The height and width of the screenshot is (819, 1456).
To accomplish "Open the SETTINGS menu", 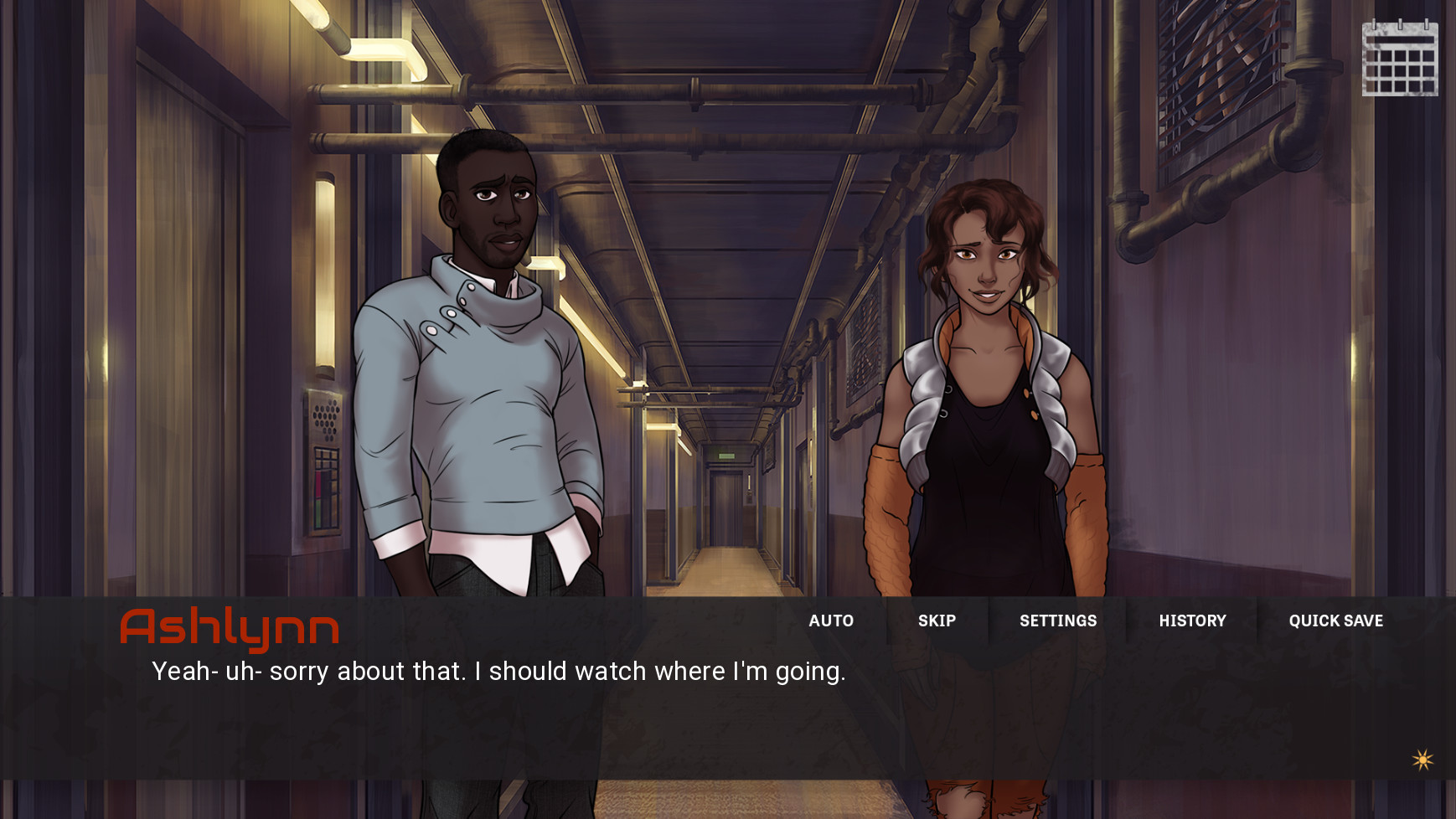I will [1058, 621].
